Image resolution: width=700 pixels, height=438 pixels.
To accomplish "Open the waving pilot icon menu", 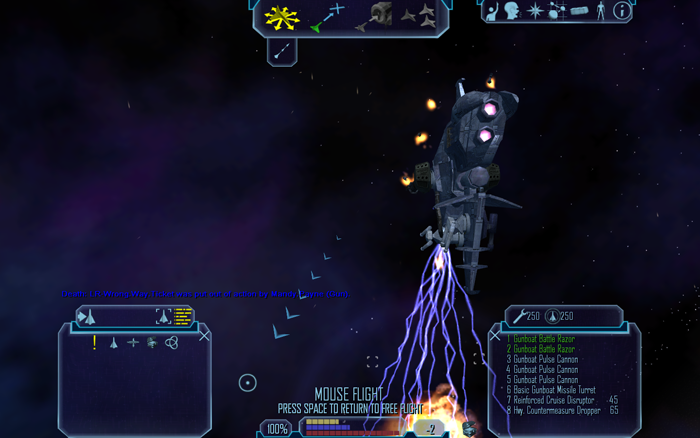I will tap(492, 10).
